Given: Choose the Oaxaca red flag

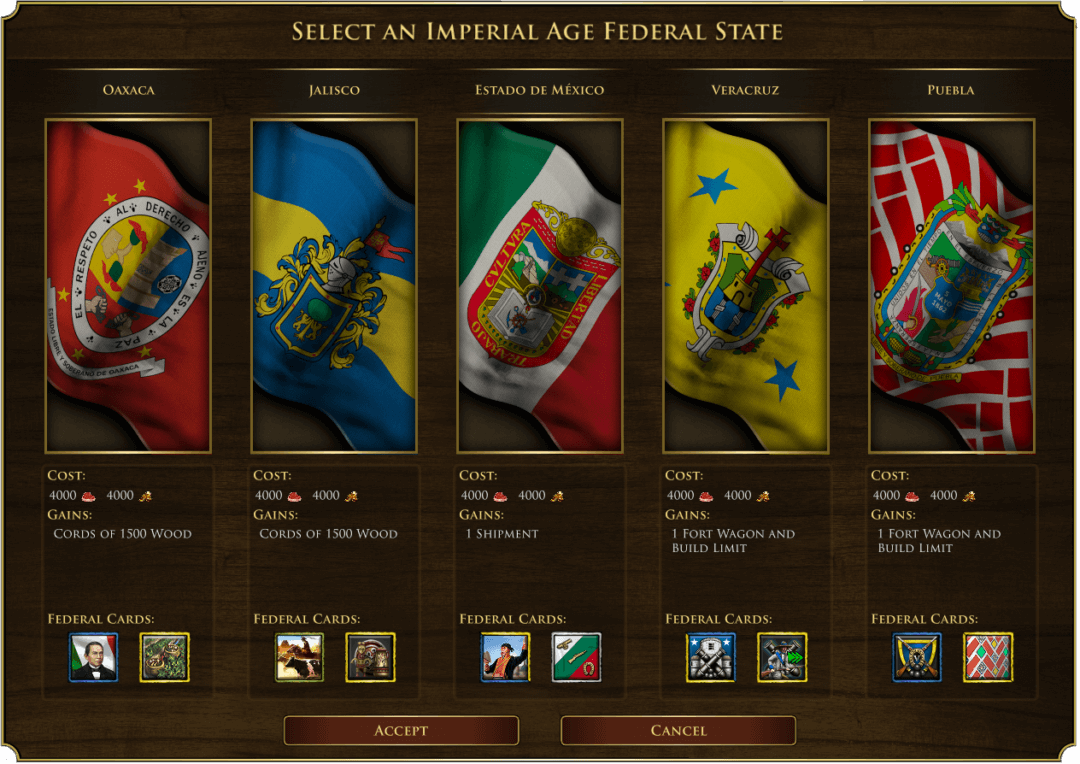Looking at the screenshot, I should tap(128, 286).
